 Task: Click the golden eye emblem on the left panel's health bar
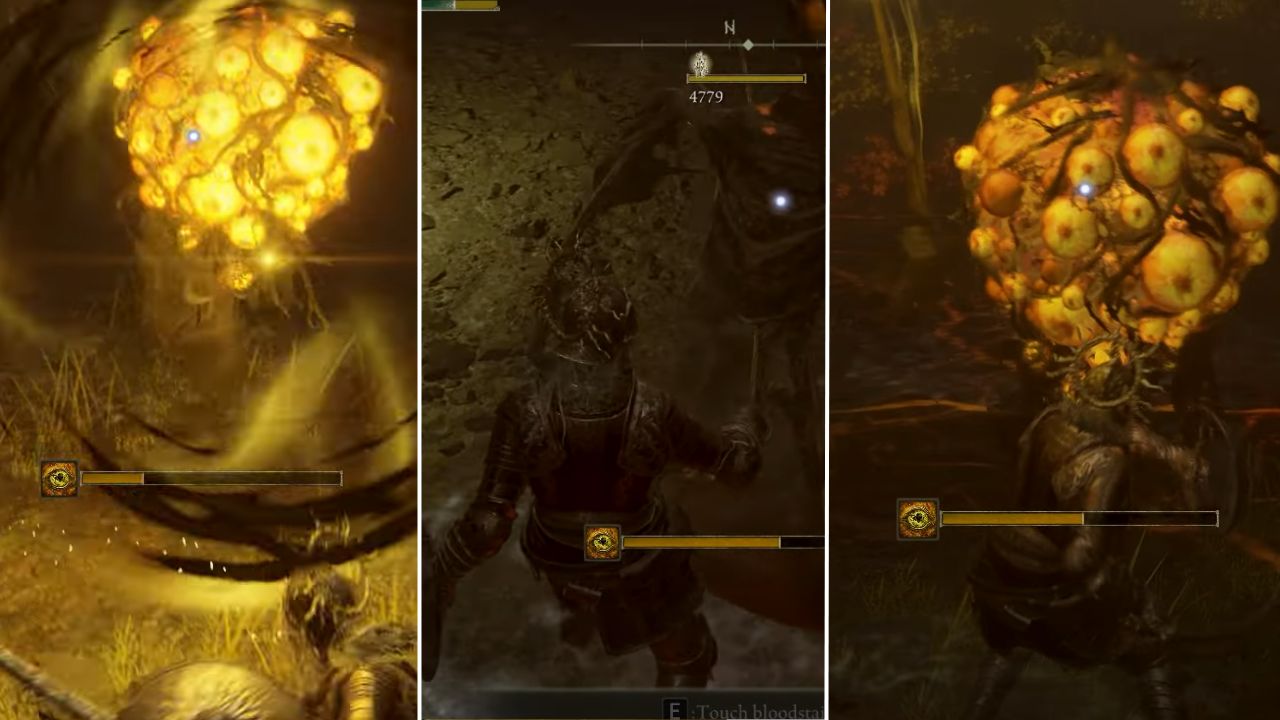click(x=58, y=479)
